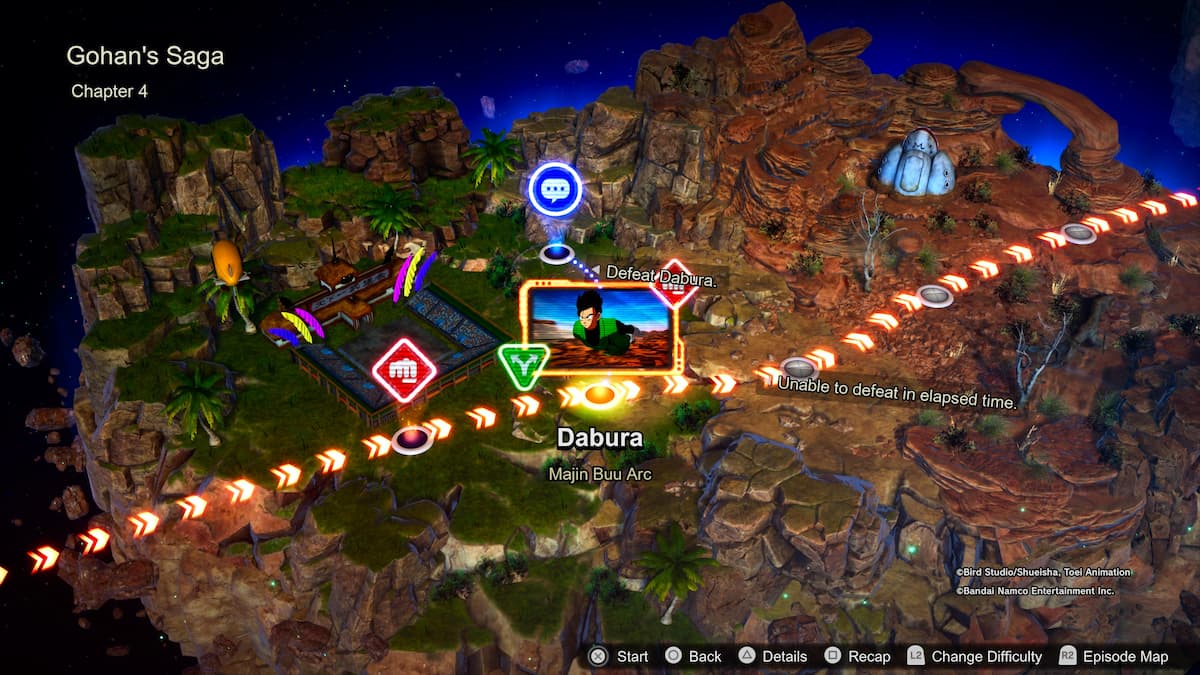Viewport: 1200px width, 675px height.
Task: Choose the large red fist battle marker
Action: (404, 370)
